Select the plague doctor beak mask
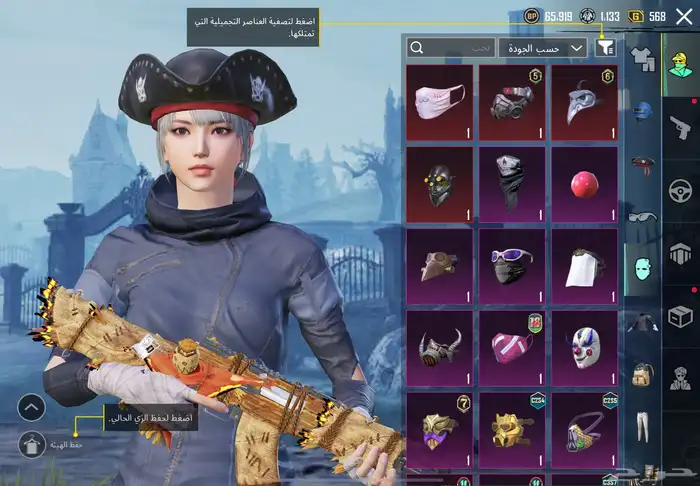This screenshot has width=700, height=486. click(584, 100)
